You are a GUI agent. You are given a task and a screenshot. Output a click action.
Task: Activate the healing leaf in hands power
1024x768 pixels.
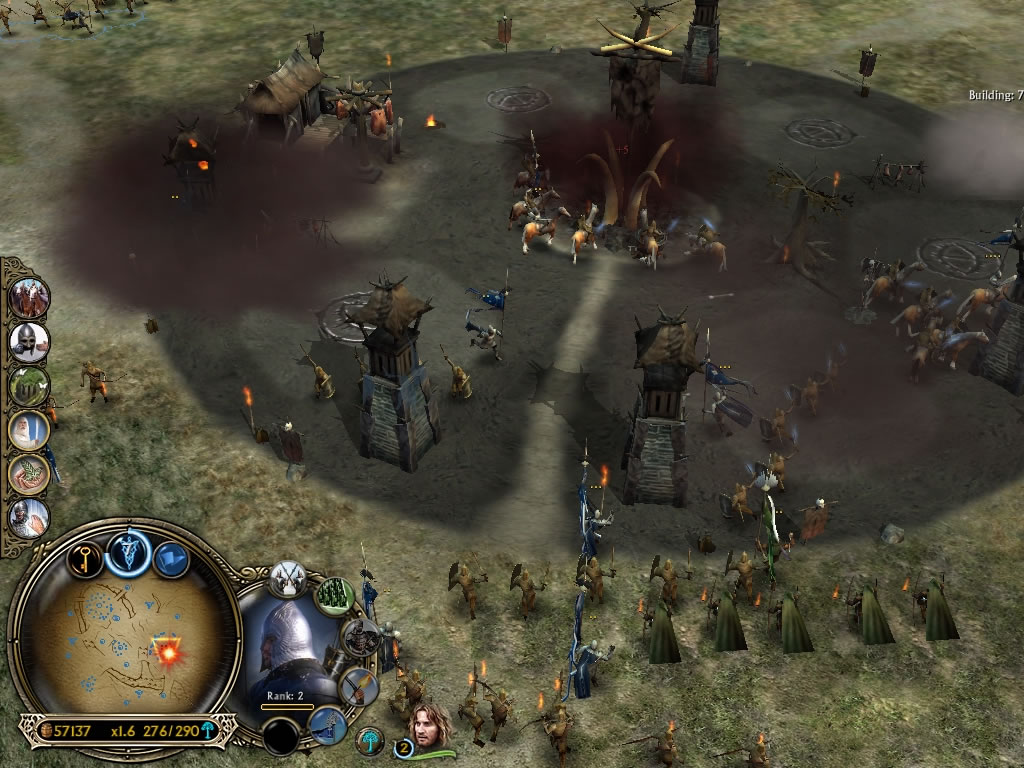[29, 474]
